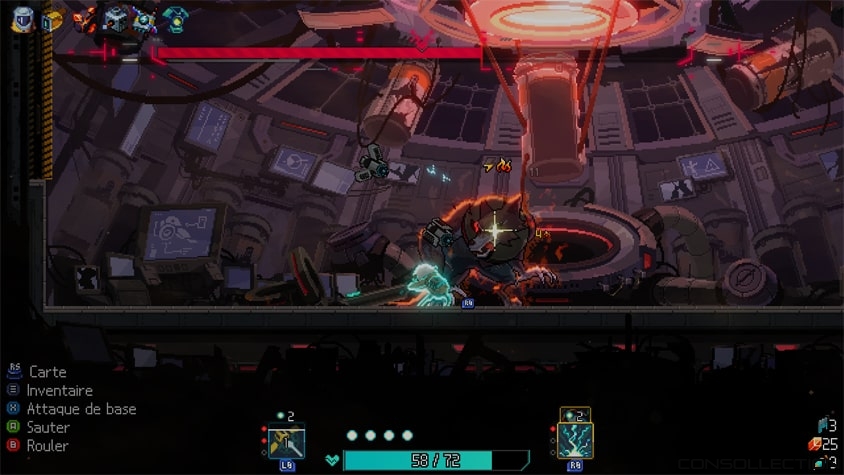Select the lightning orb gadget icon
844x475 pixels.
(x=145, y=19)
